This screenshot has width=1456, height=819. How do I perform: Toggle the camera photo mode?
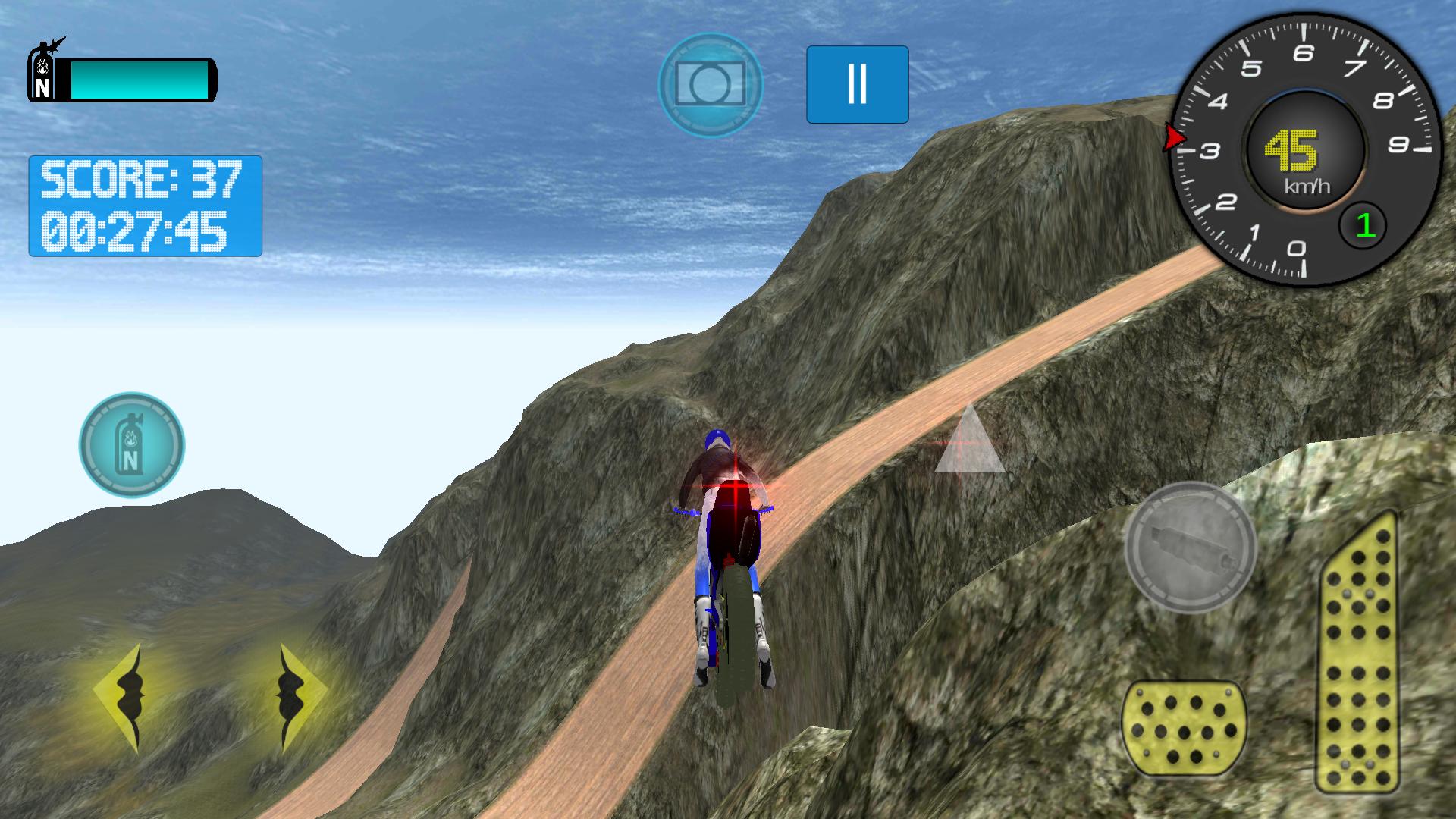(x=709, y=83)
